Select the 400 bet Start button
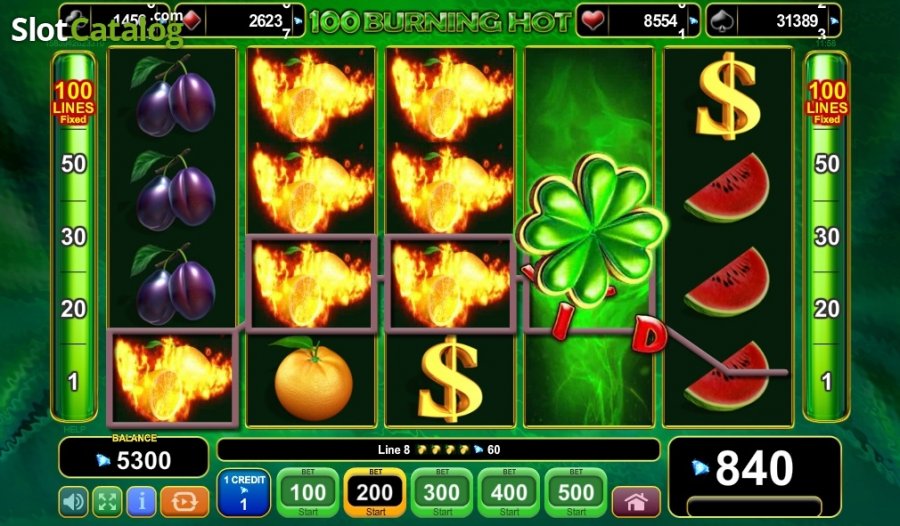The image size is (900, 526). (509, 492)
